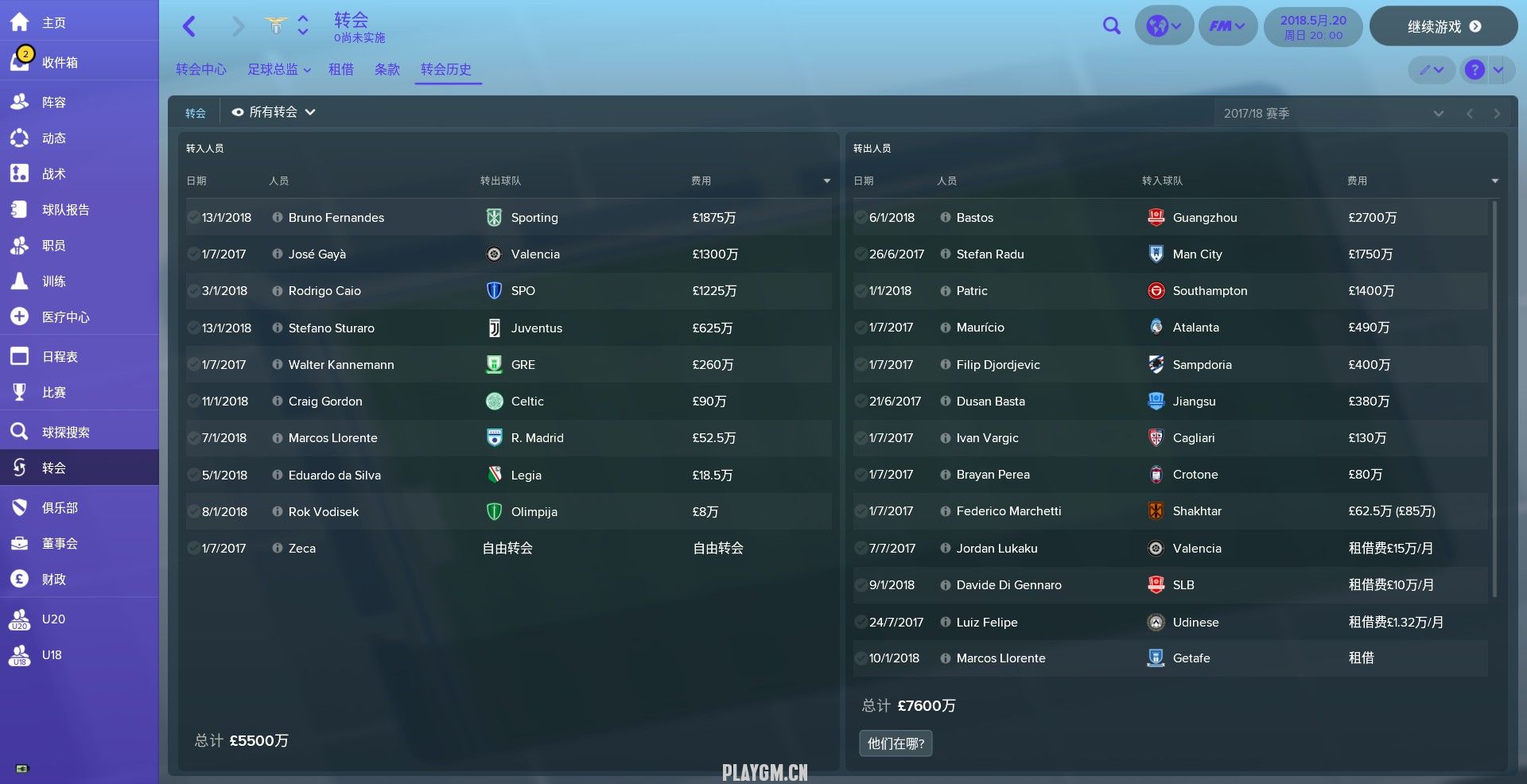This screenshot has width=1527, height=784.
Task: Open the 收件箱 inbox menu
Action: pyautogui.click(x=60, y=62)
